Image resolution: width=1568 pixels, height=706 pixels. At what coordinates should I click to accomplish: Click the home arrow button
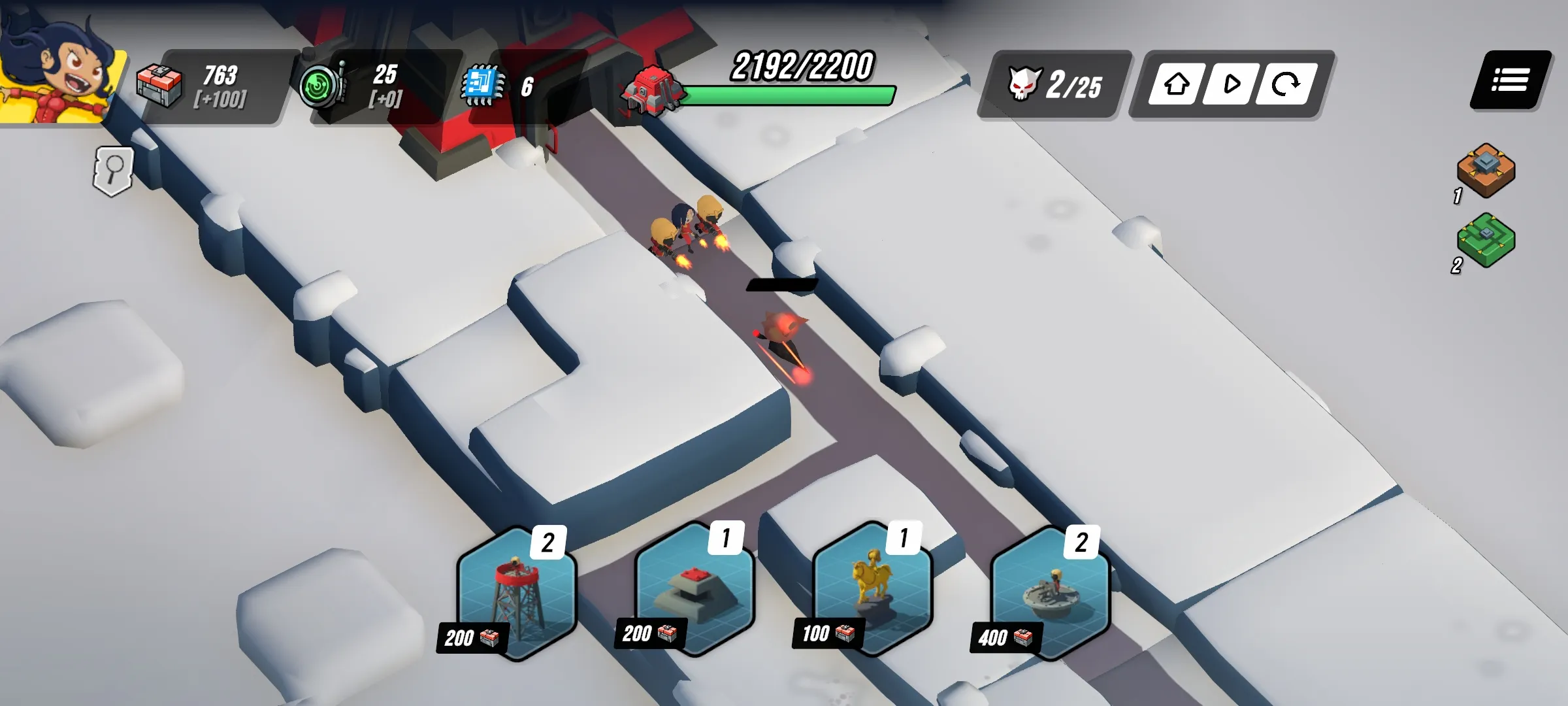(1177, 84)
